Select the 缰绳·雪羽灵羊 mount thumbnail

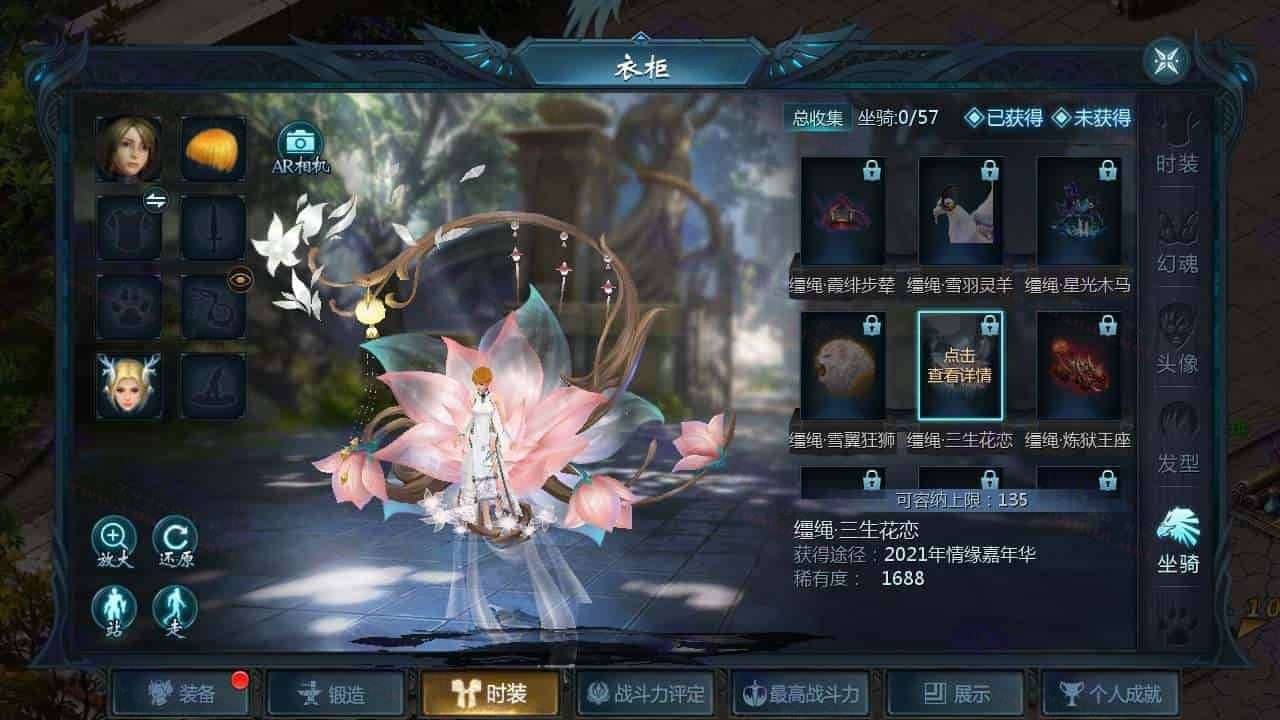tap(960, 211)
